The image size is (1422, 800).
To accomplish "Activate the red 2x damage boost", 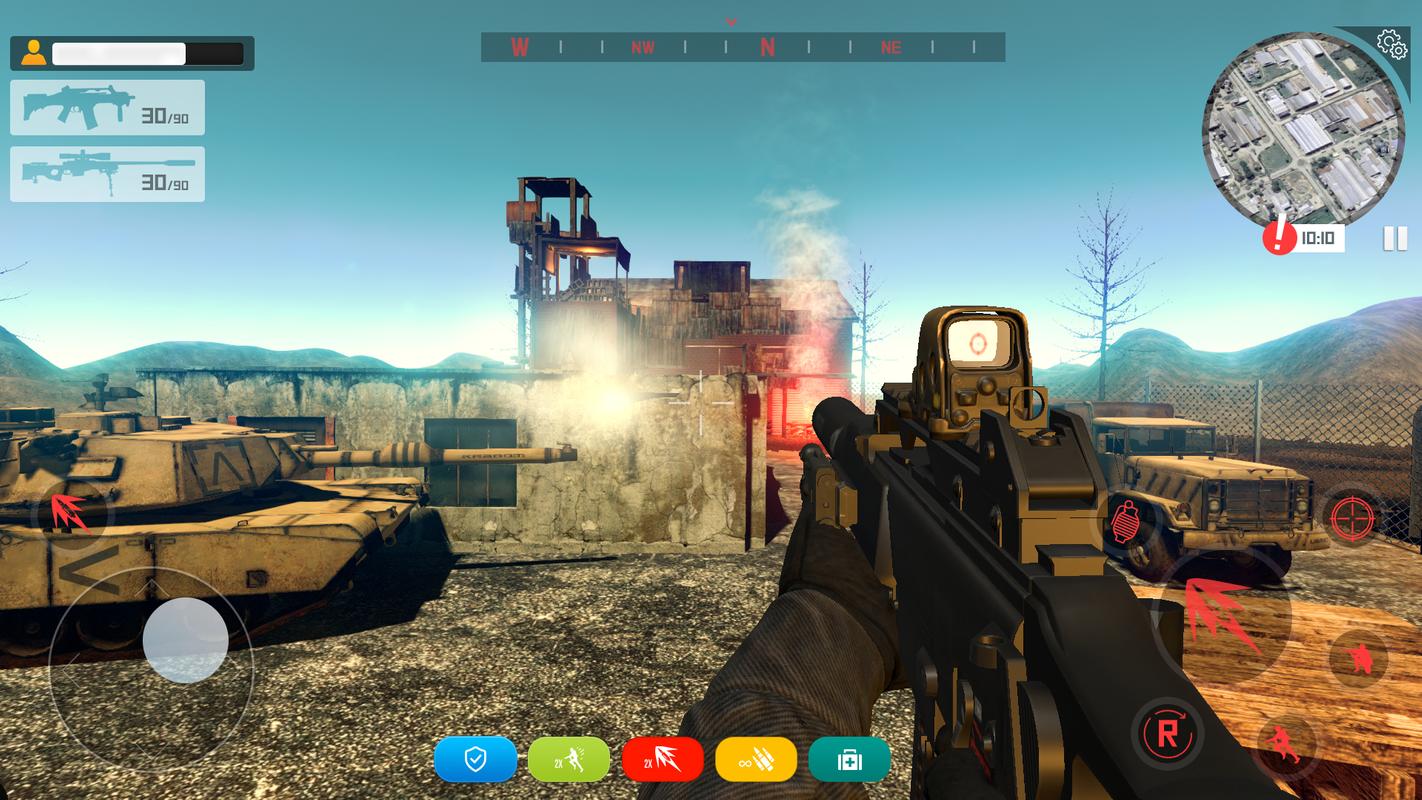I will (x=662, y=760).
